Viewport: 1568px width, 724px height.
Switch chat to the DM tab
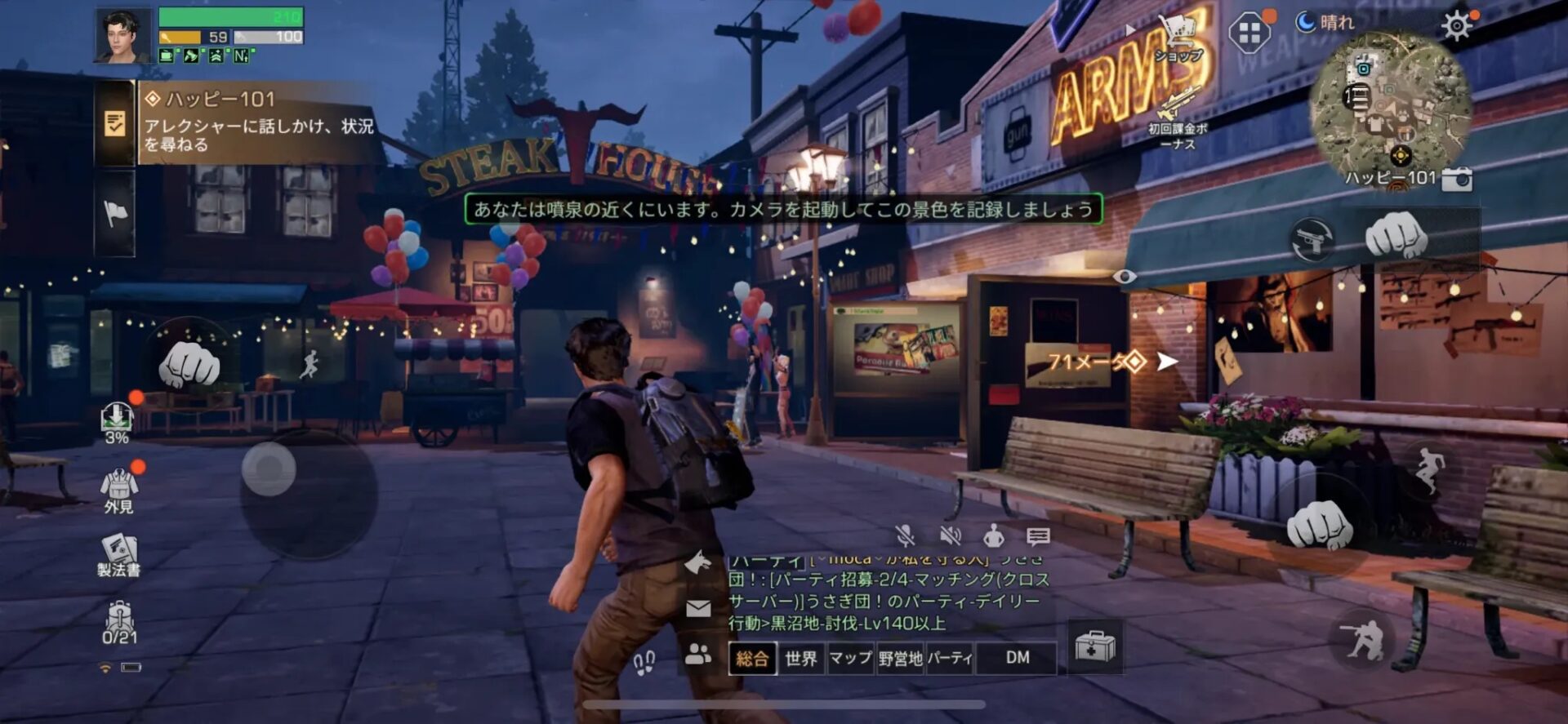(x=1017, y=658)
